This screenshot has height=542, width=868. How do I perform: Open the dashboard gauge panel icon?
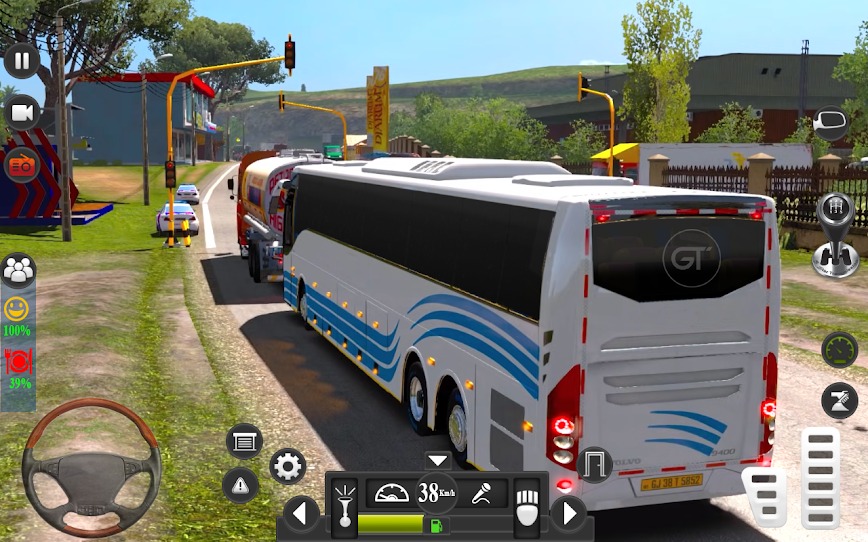391,493
